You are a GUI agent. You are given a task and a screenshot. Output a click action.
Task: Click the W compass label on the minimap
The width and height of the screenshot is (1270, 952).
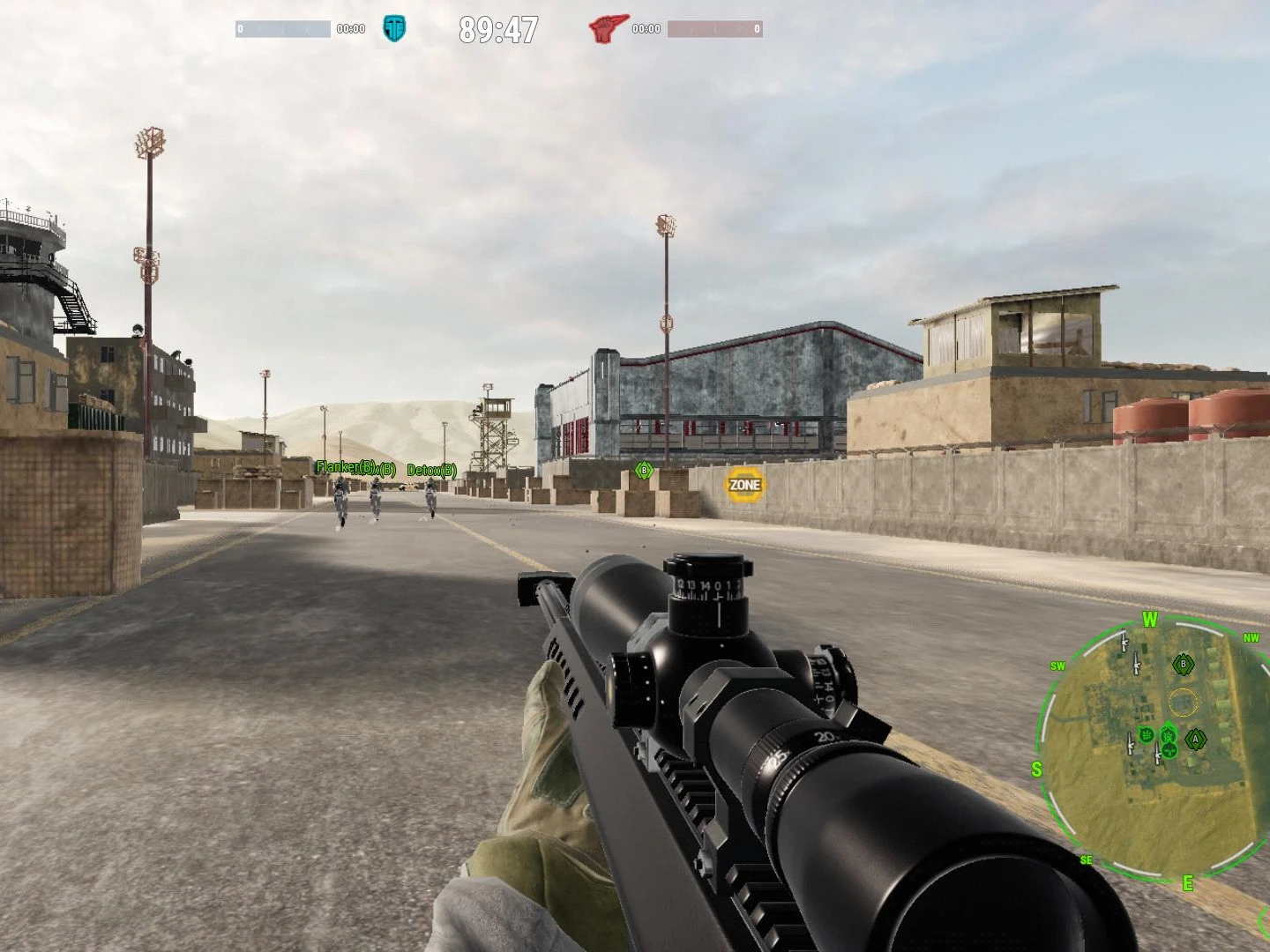pos(1148,620)
